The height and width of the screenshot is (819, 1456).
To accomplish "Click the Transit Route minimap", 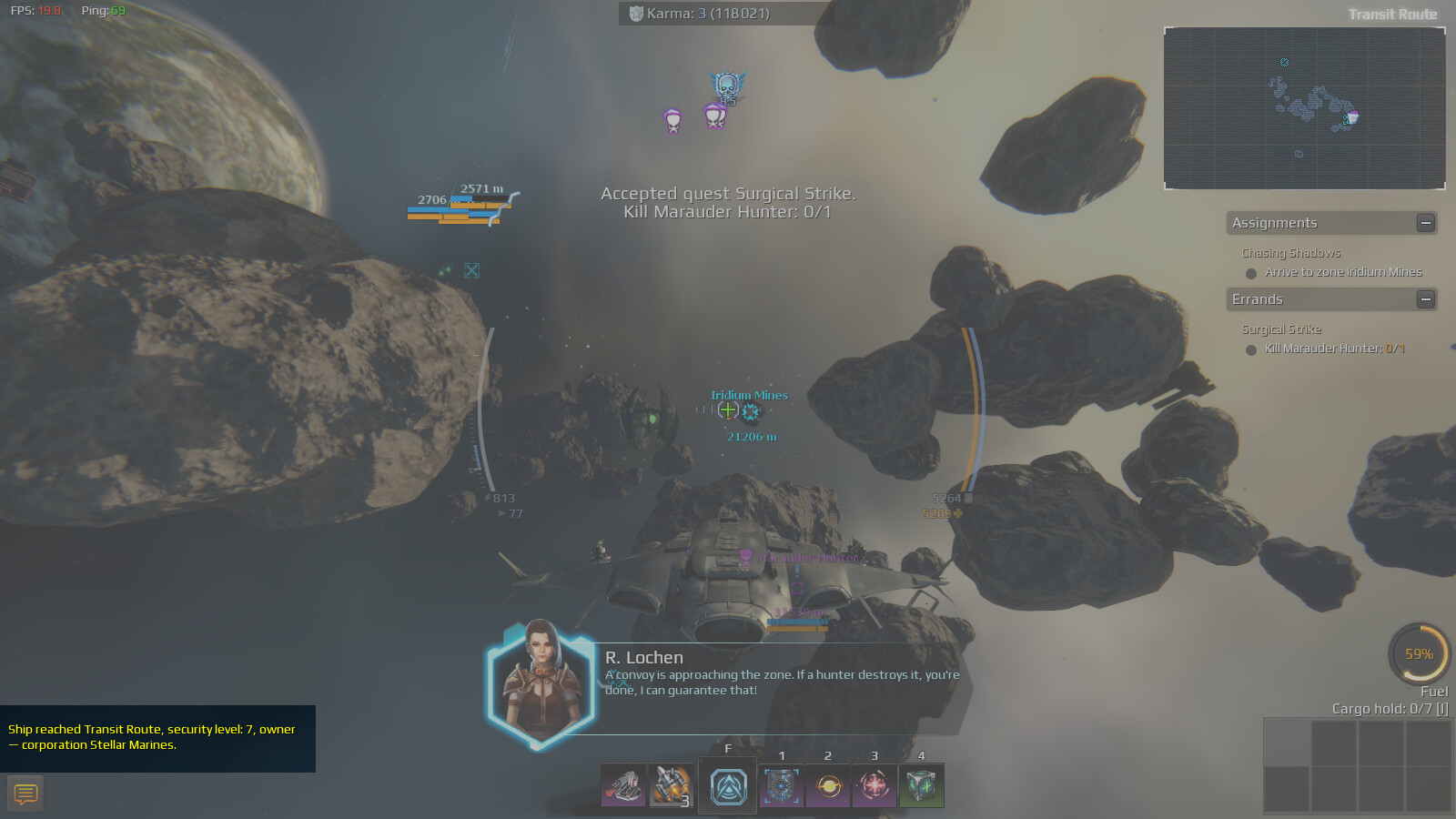I will (1304, 108).
